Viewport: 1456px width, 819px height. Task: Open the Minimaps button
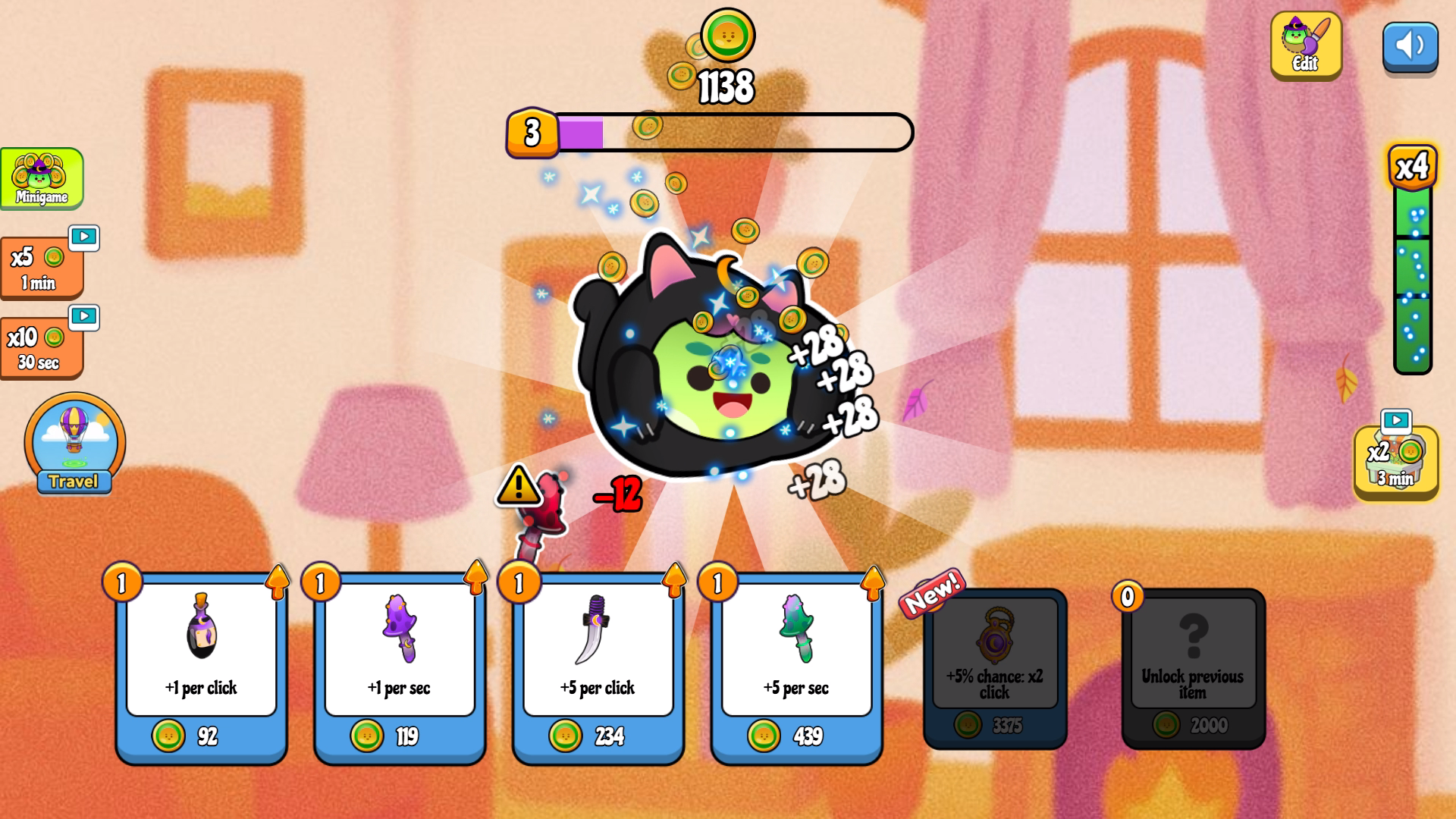click(x=42, y=178)
